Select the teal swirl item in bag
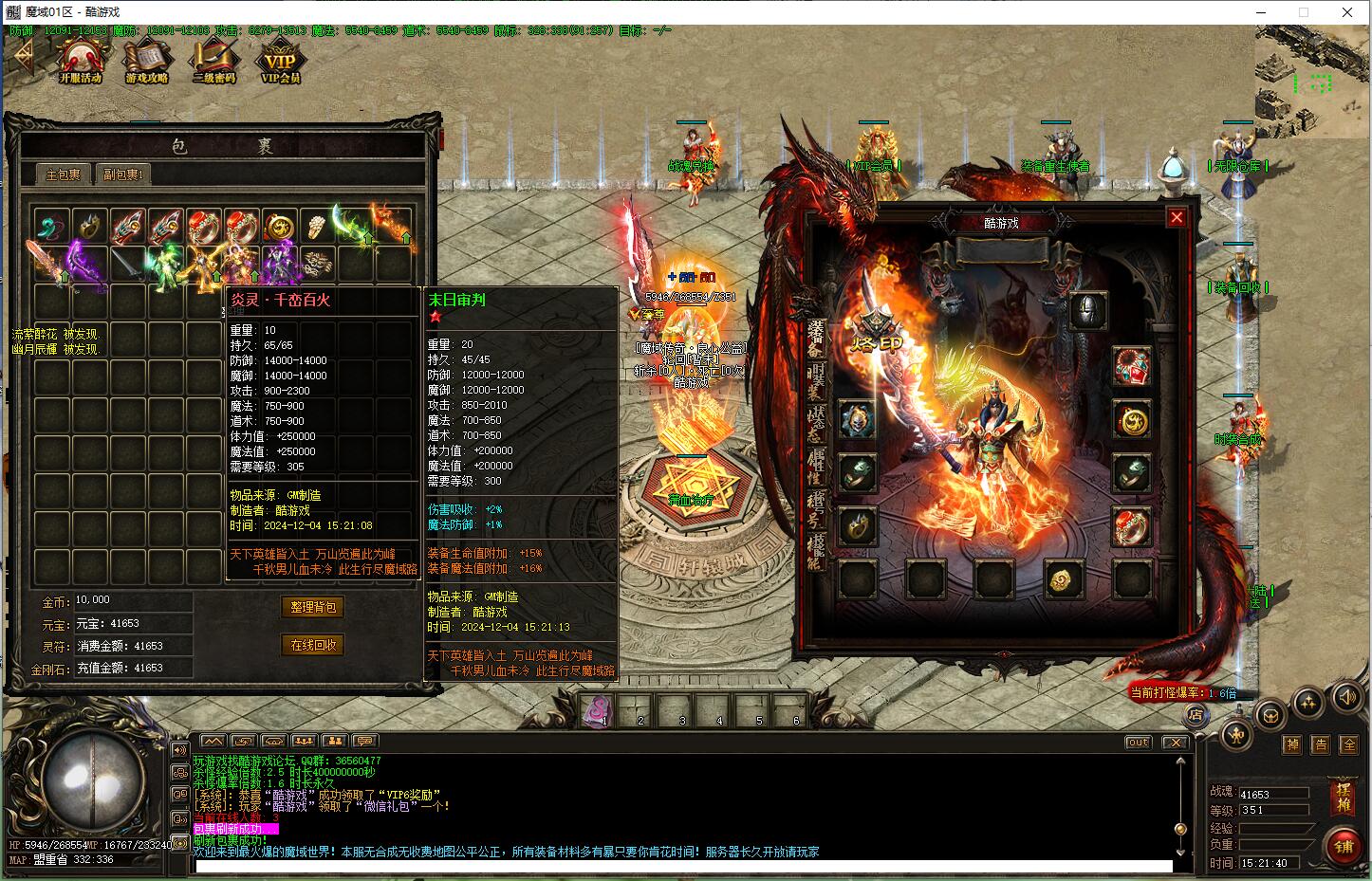The image size is (1372, 881). coord(51,226)
